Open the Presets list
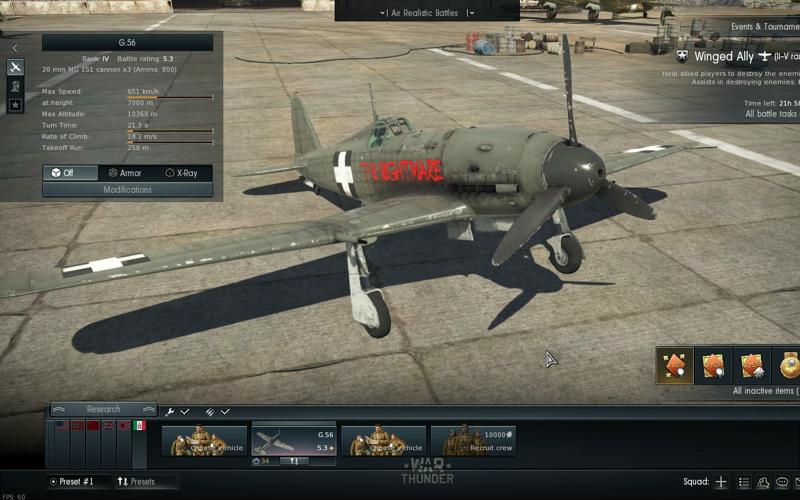Viewport: 800px width, 500px height. 137,482
